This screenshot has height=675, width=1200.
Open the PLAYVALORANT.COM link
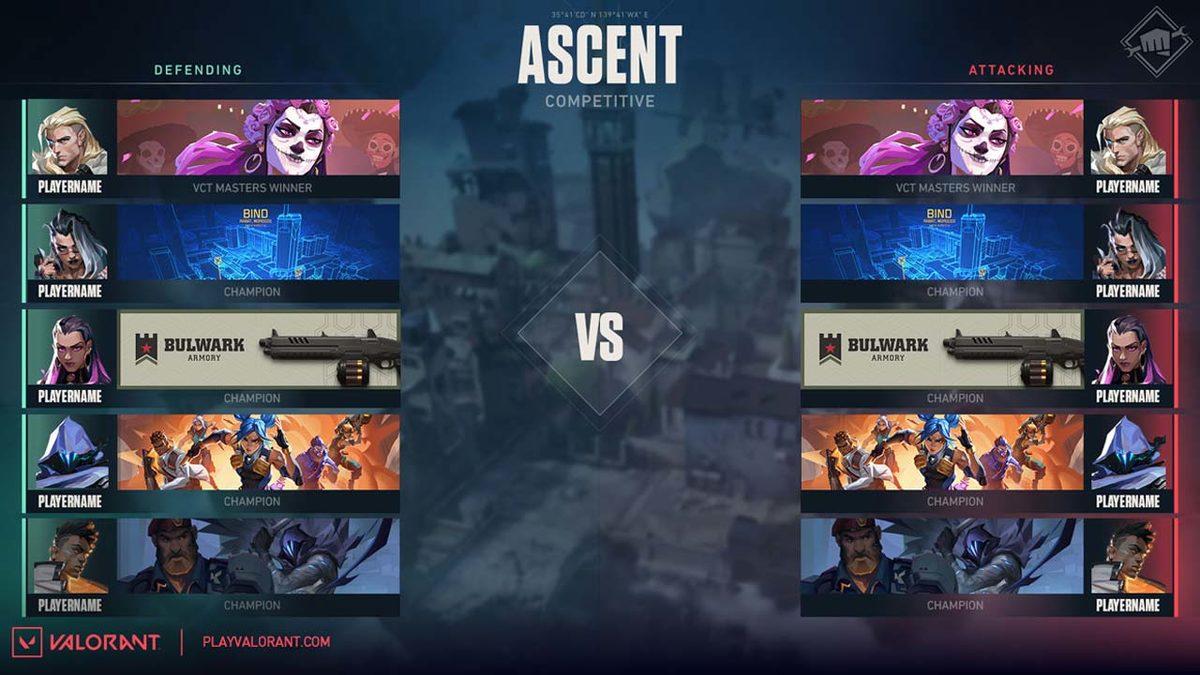[266, 642]
